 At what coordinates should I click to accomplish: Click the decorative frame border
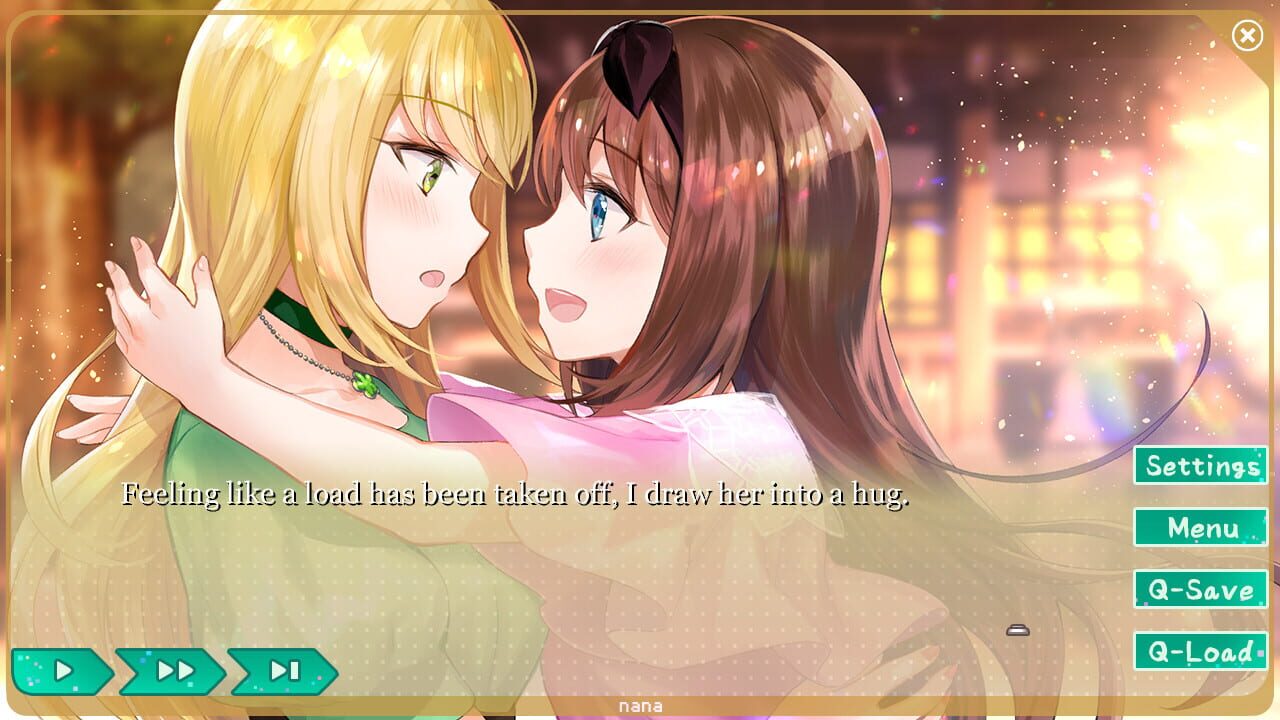pos(10,360)
